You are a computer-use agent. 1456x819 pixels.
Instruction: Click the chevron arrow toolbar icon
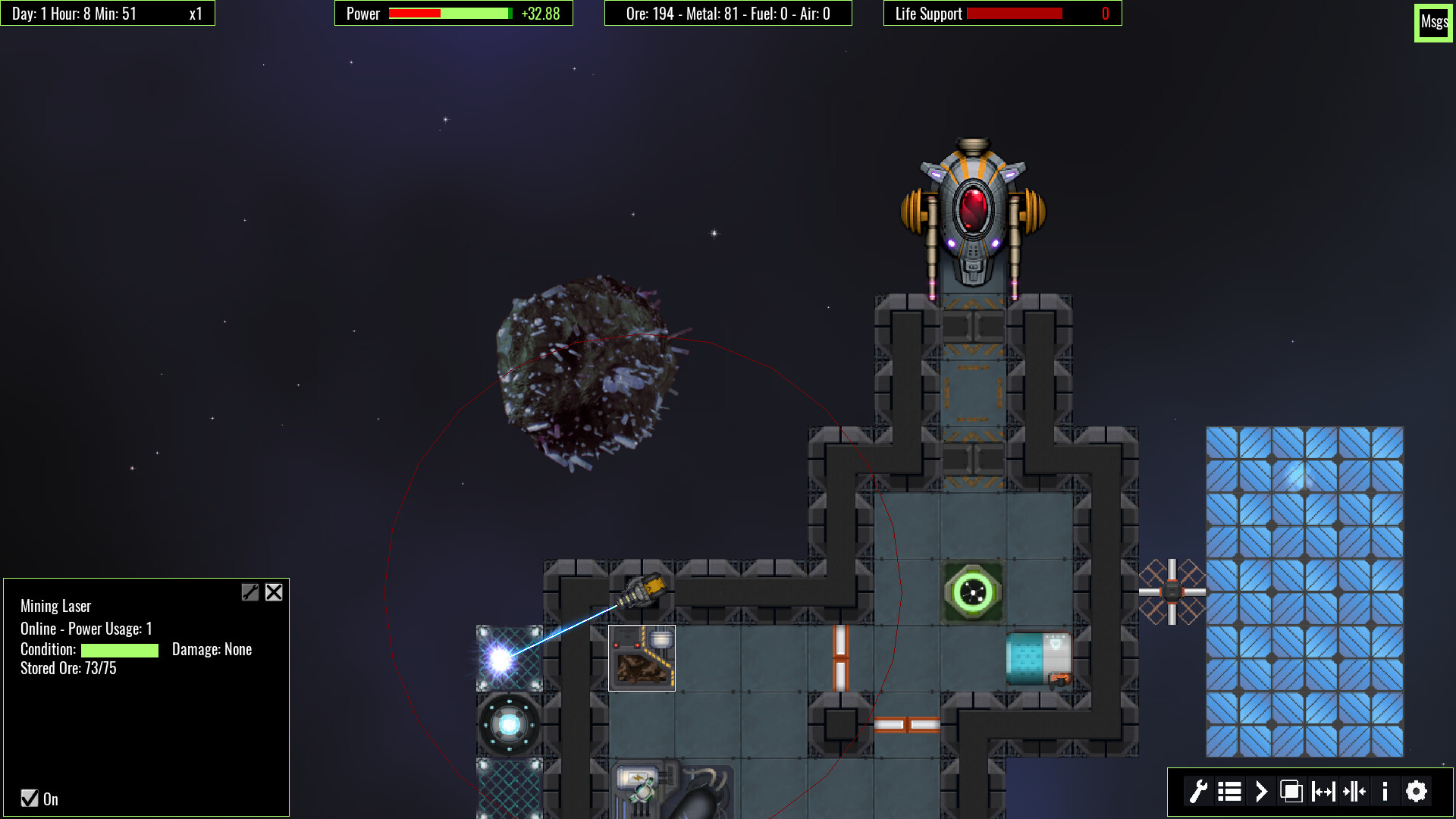[x=1261, y=791]
